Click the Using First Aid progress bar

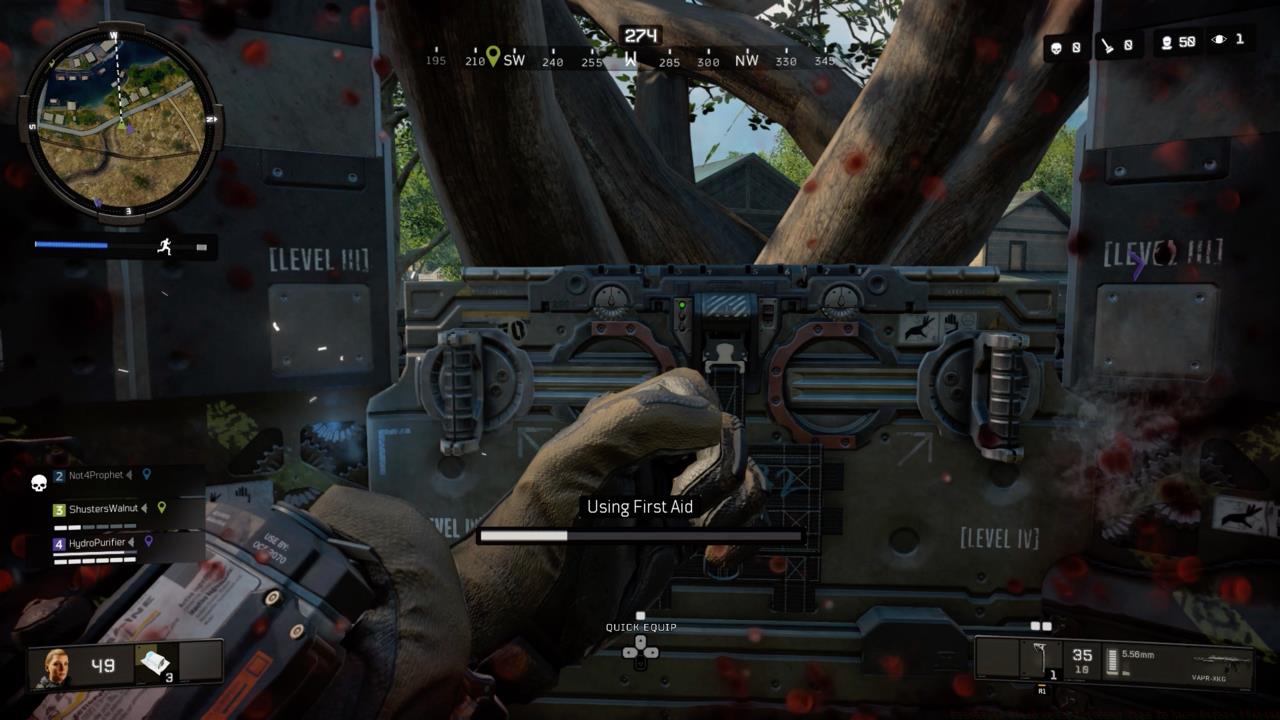point(640,536)
